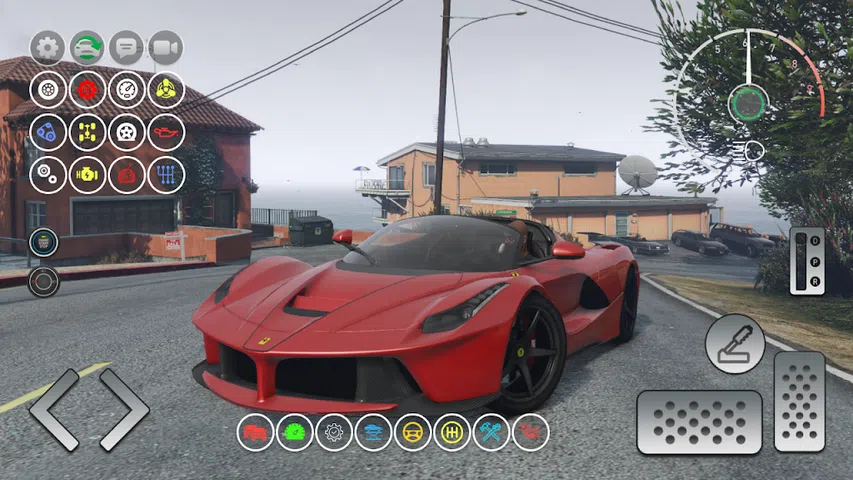Choose the yellow drivetrain chassis icon
Screen dimensions: 853x480
[87, 132]
